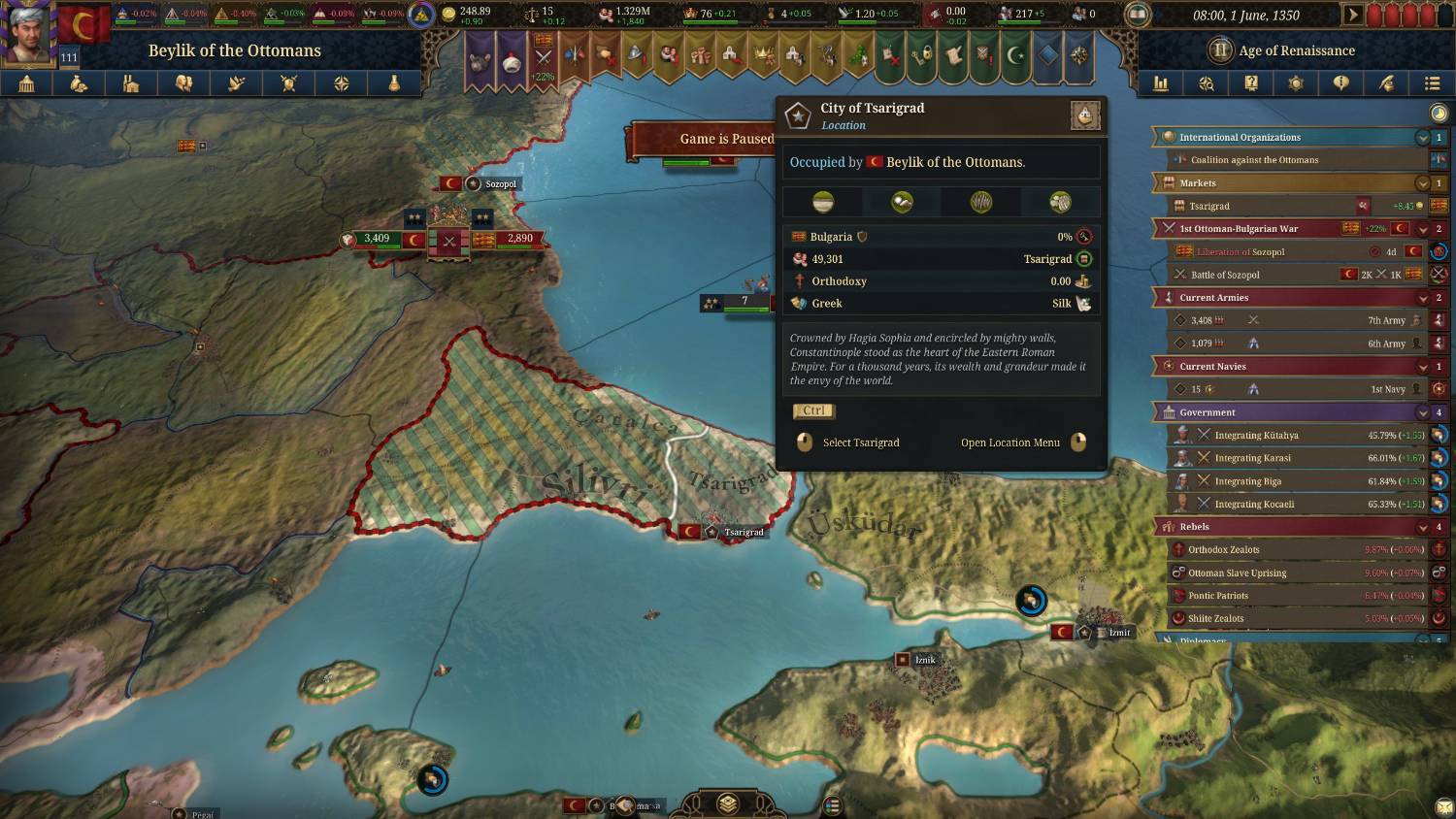The height and width of the screenshot is (819, 1456).
Task: Open the bar chart ledger button
Action: click(x=1161, y=83)
